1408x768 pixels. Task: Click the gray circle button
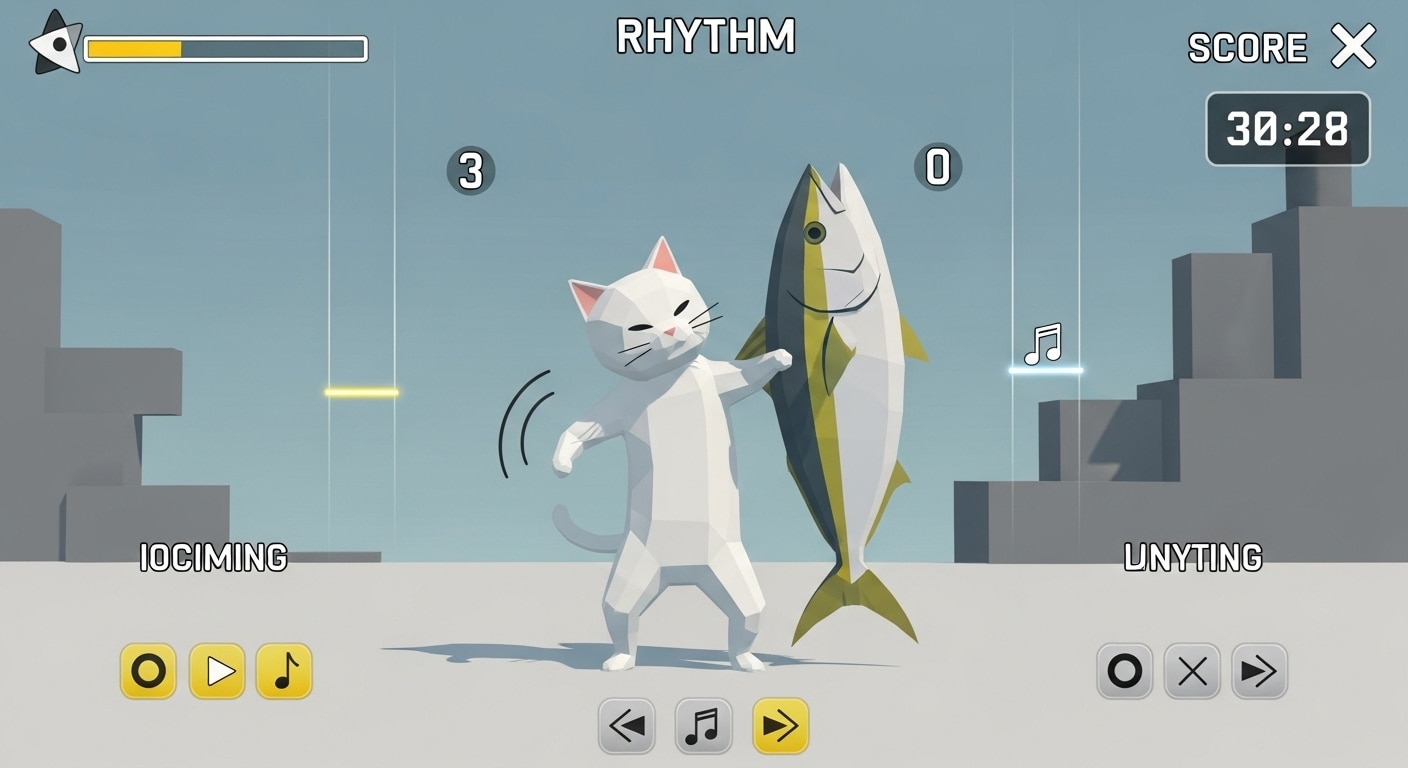tap(1125, 671)
